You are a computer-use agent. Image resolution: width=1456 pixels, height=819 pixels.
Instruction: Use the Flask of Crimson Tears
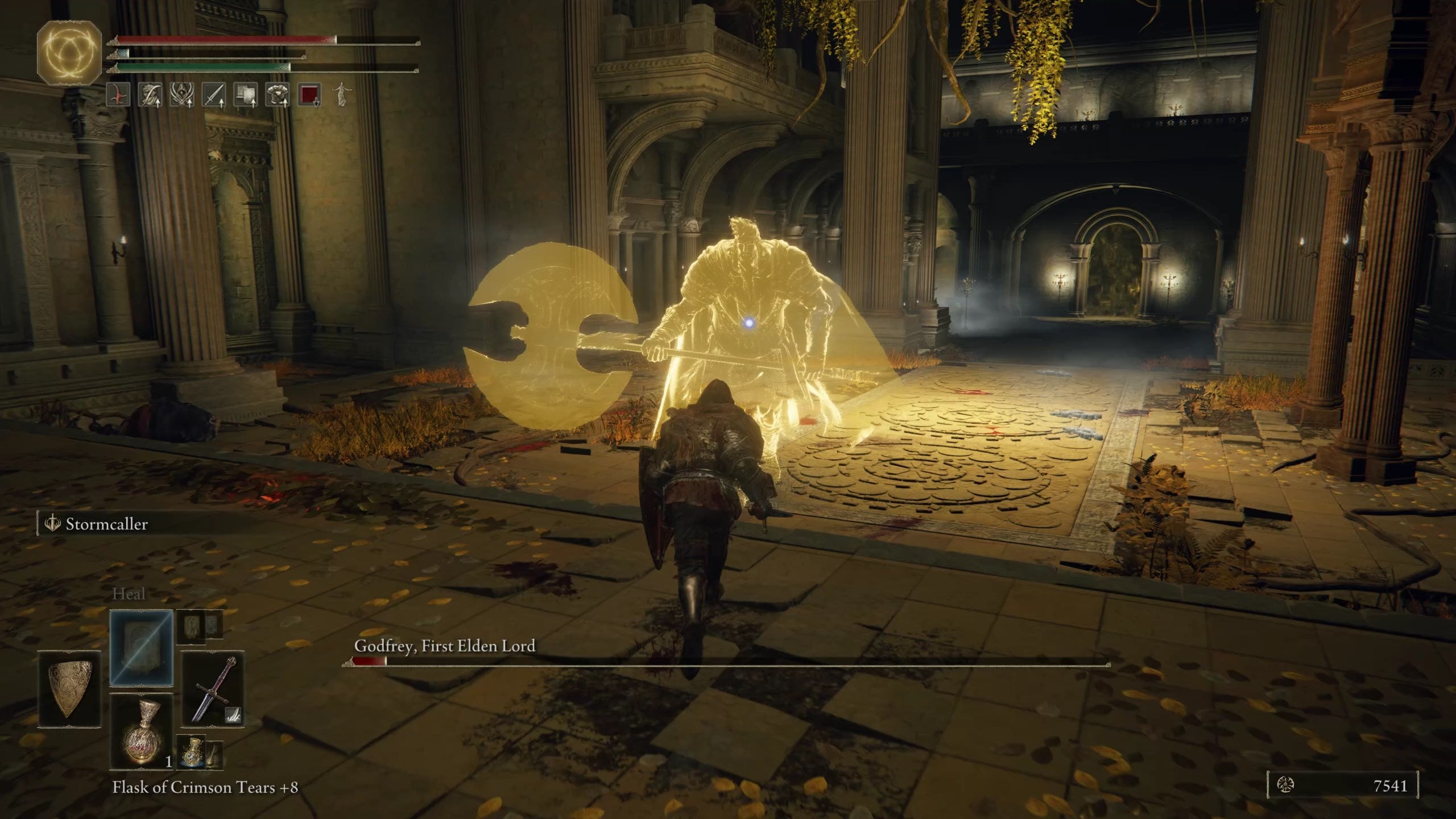141,731
